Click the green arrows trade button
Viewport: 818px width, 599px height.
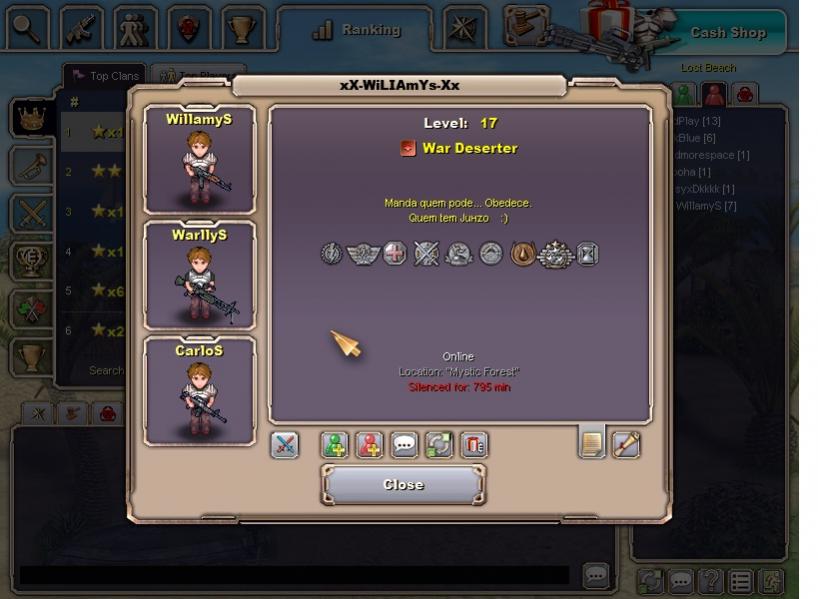pos(439,445)
